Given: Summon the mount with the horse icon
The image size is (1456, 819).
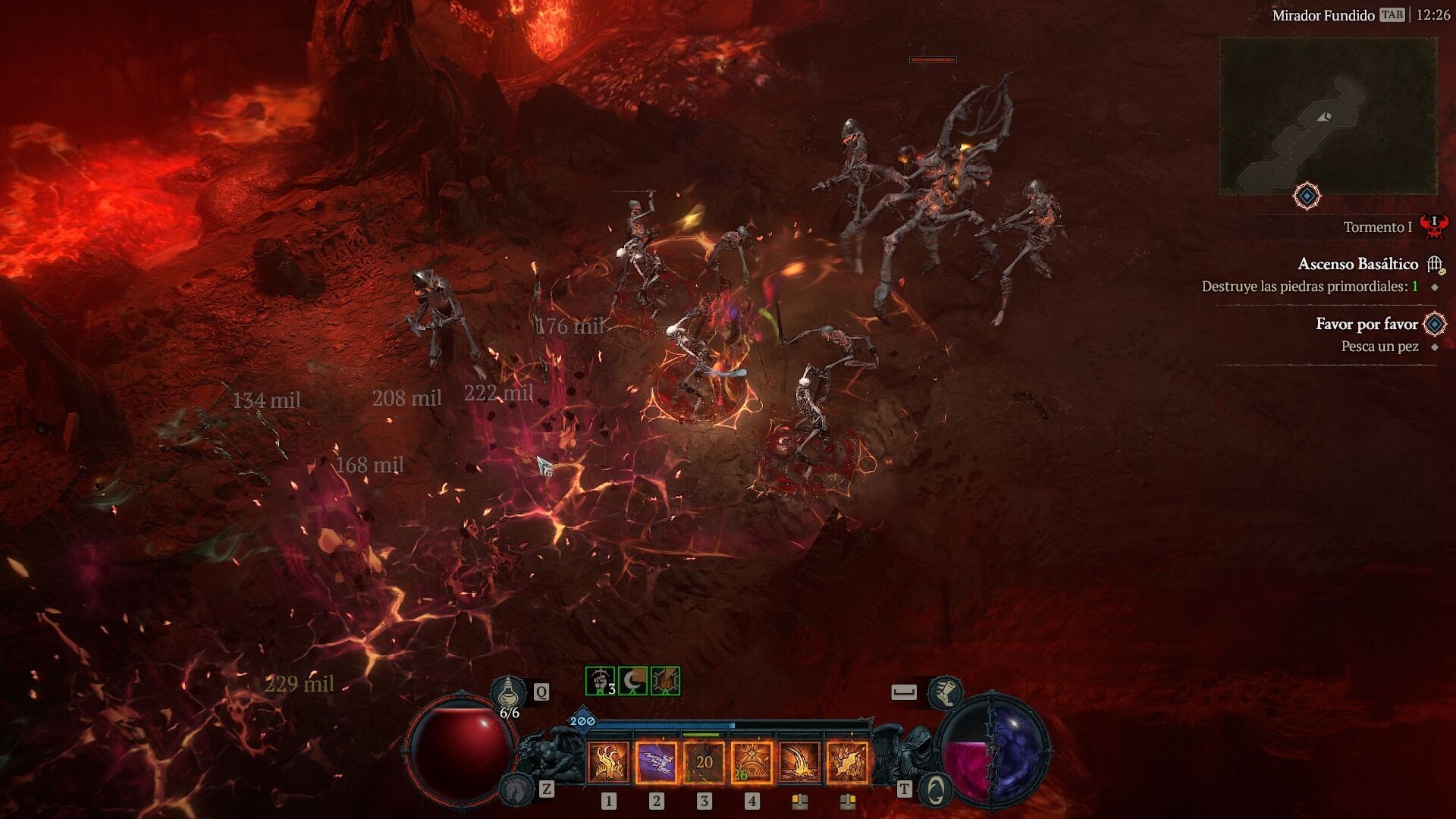Looking at the screenshot, I should pyautogui.click(x=515, y=790).
